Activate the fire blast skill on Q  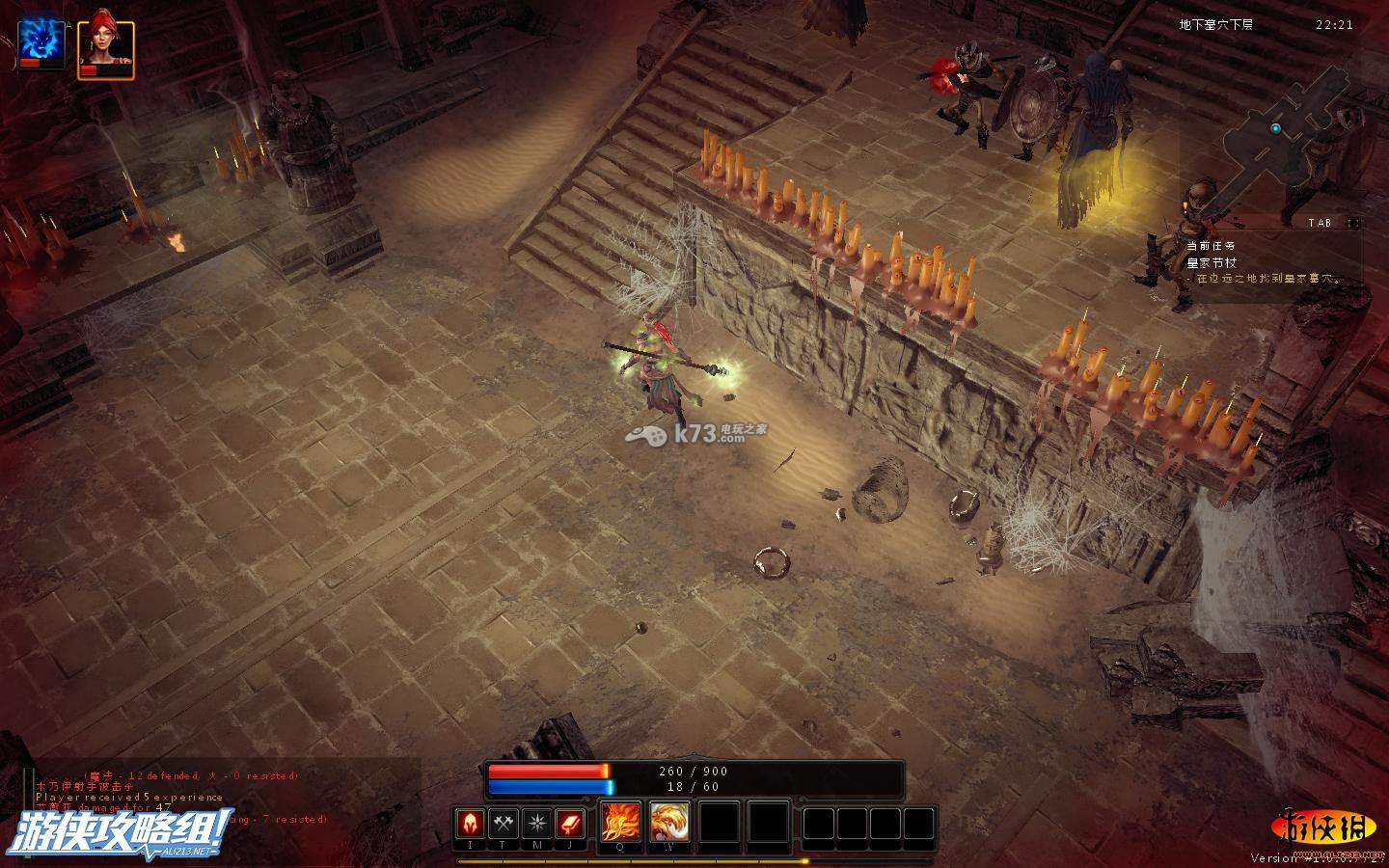click(x=619, y=823)
